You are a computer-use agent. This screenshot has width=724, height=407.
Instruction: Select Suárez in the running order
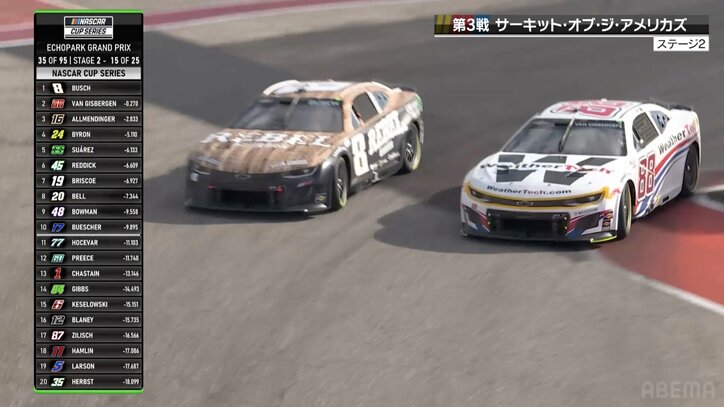pyautogui.click(x=88, y=149)
